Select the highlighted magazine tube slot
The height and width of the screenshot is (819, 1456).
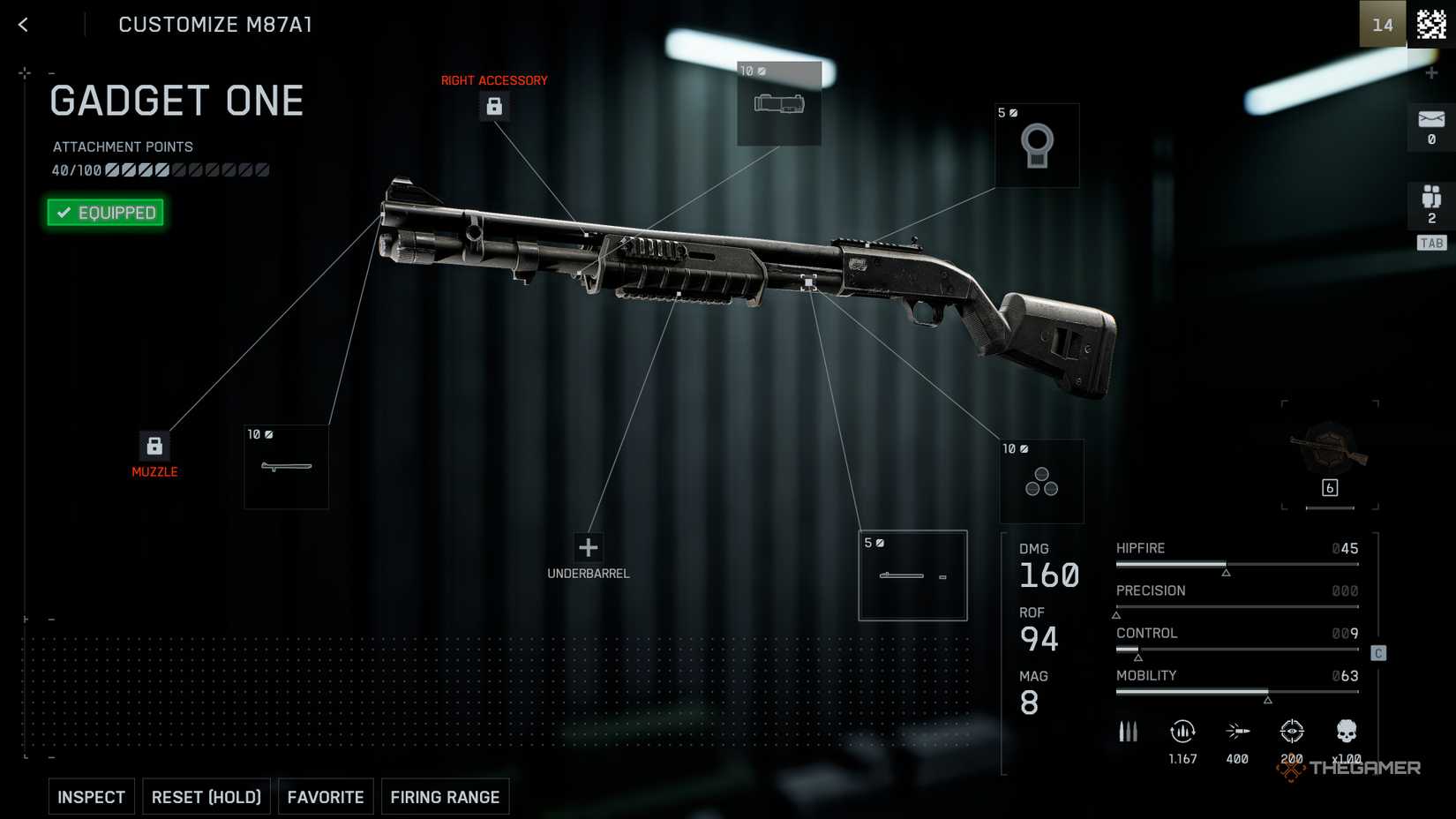pyautogui.click(x=912, y=575)
